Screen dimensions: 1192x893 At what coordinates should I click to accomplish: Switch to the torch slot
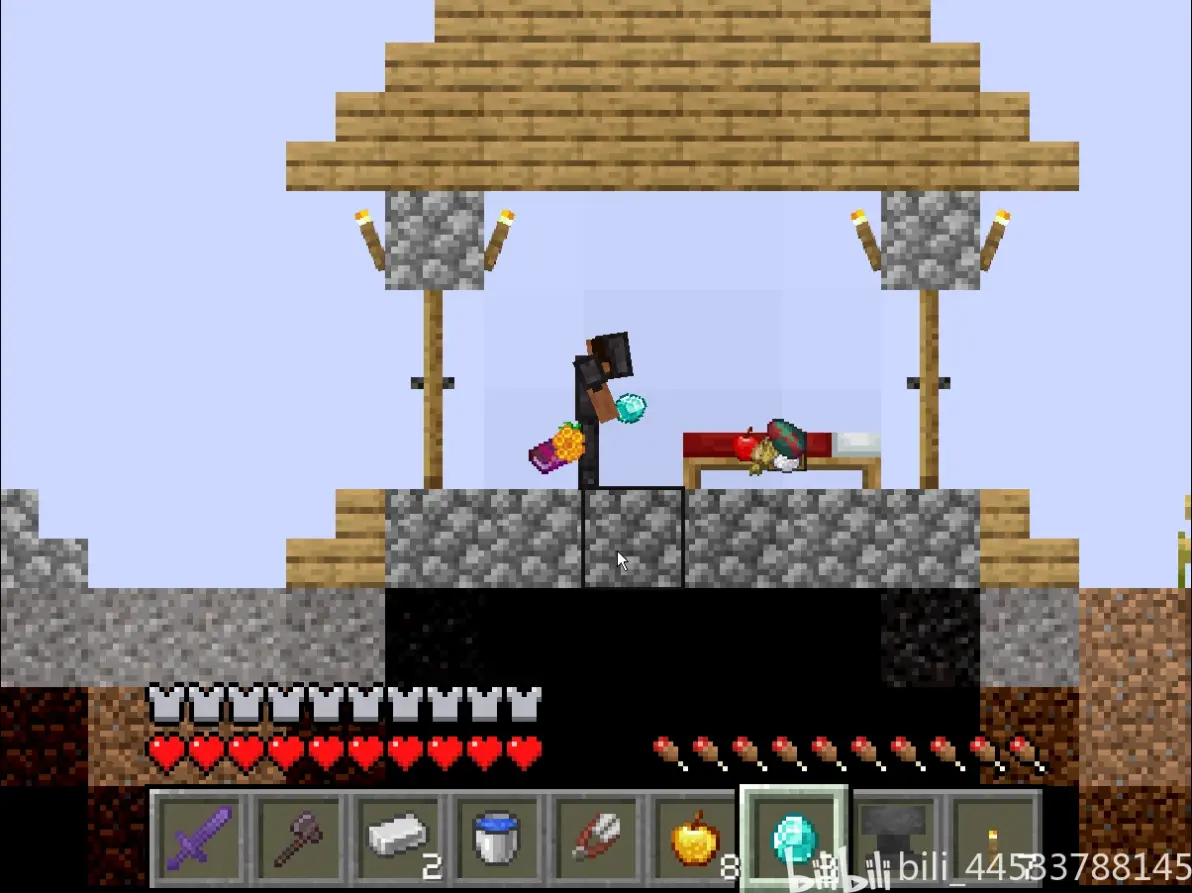(992, 837)
